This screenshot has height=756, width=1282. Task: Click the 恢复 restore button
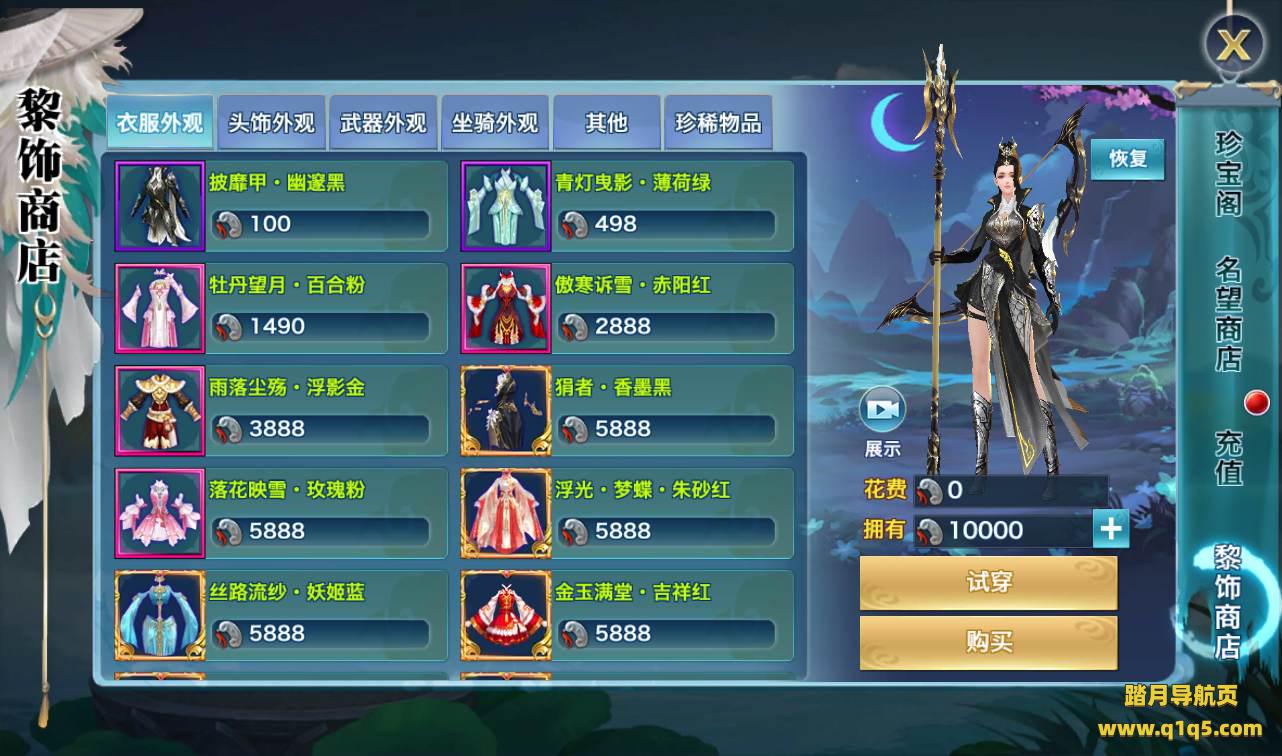point(1127,159)
